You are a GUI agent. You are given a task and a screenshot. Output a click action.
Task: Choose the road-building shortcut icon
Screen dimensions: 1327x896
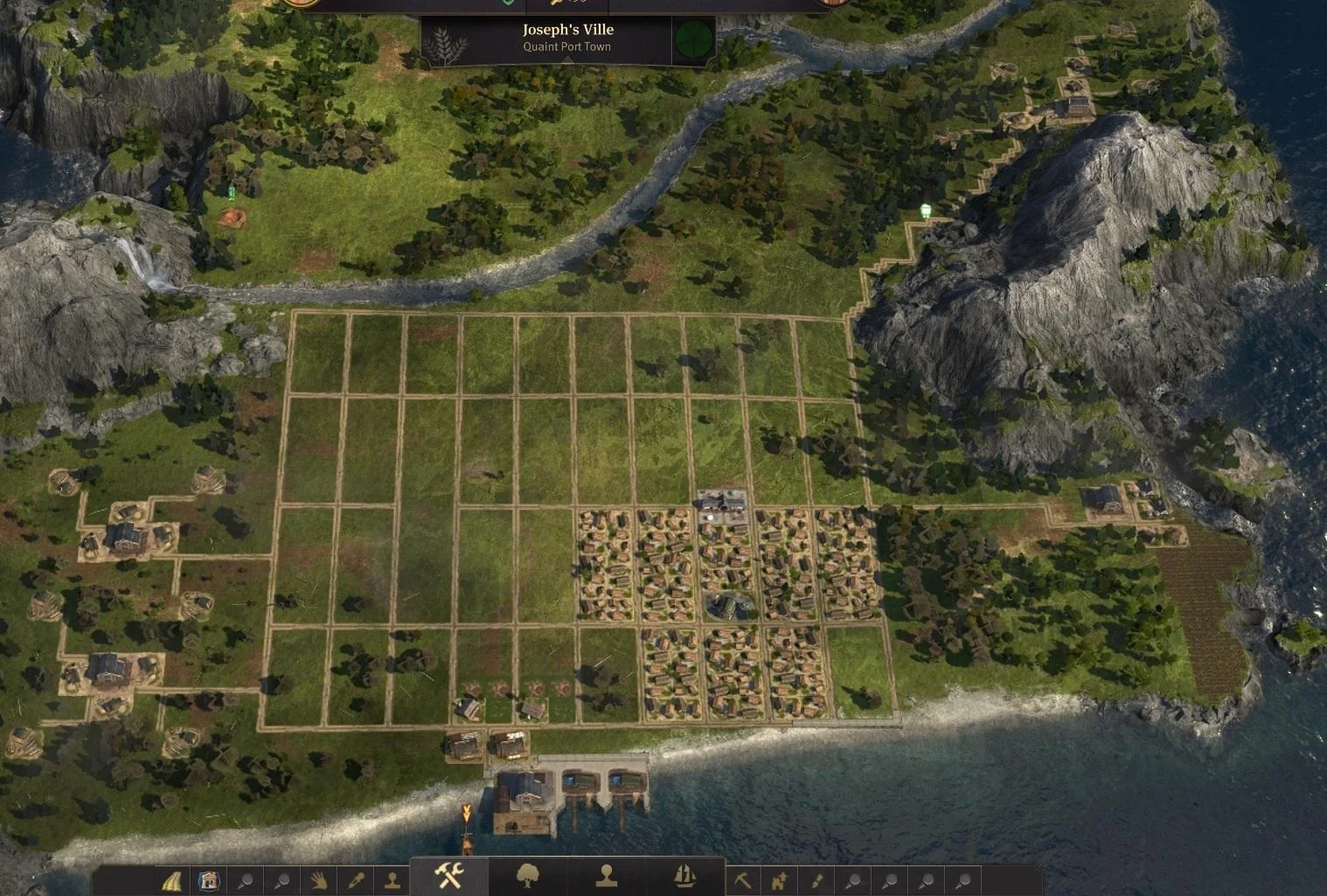click(172, 880)
